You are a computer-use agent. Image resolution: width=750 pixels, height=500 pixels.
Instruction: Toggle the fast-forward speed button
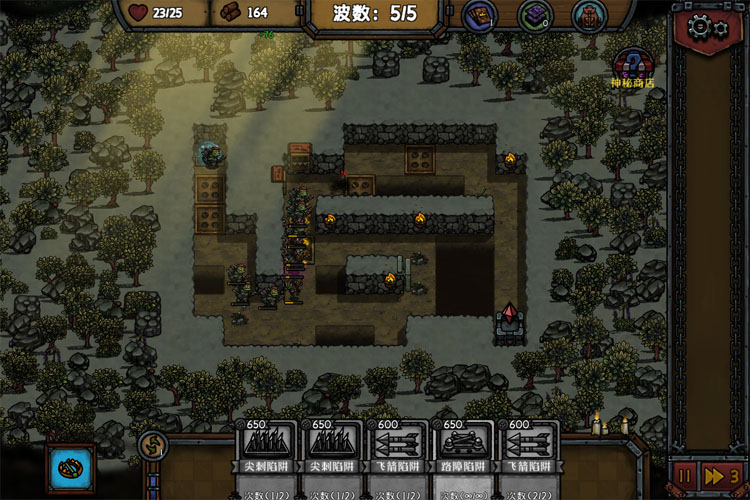(x=722, y=475)
